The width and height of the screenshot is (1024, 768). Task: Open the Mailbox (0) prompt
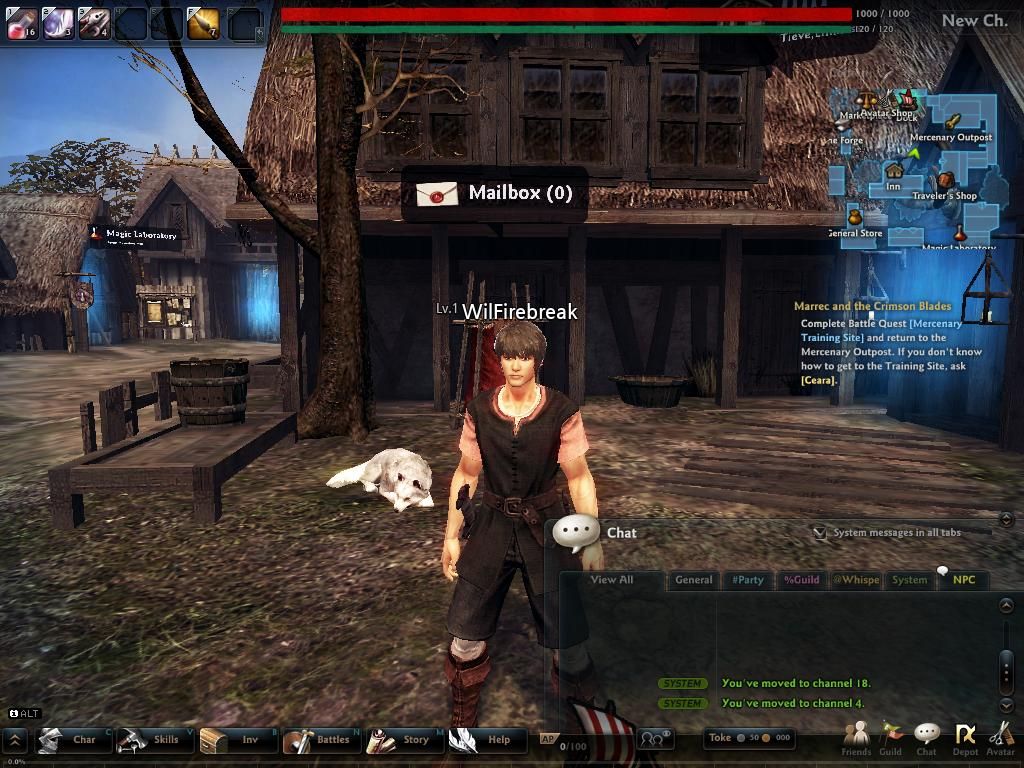tap(494, 193)
